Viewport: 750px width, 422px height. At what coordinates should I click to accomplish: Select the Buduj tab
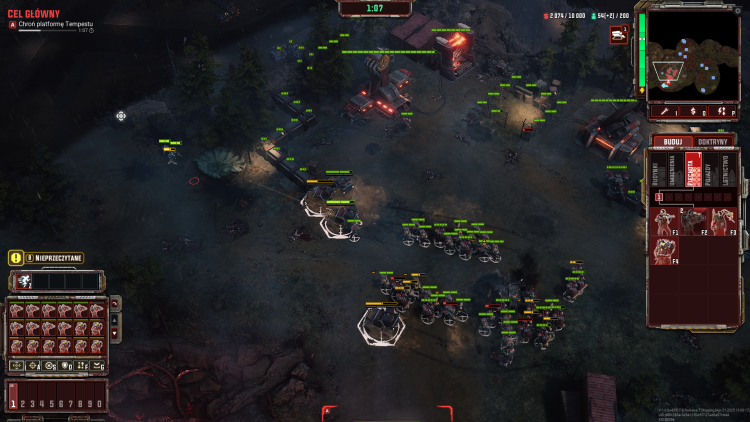(672, 142)
